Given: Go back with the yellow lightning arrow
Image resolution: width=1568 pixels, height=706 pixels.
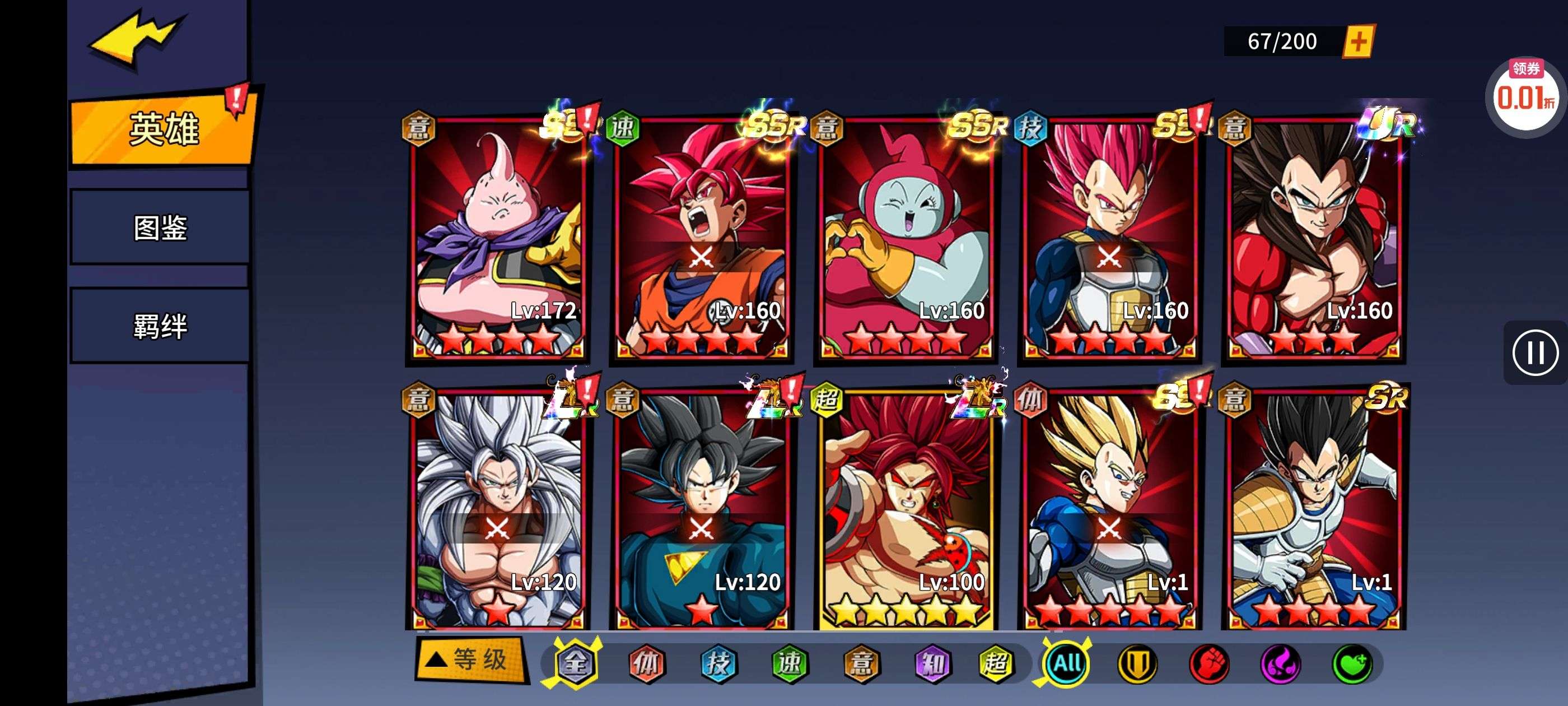Looking at the screenshot, I should click(x=135, y=38).
